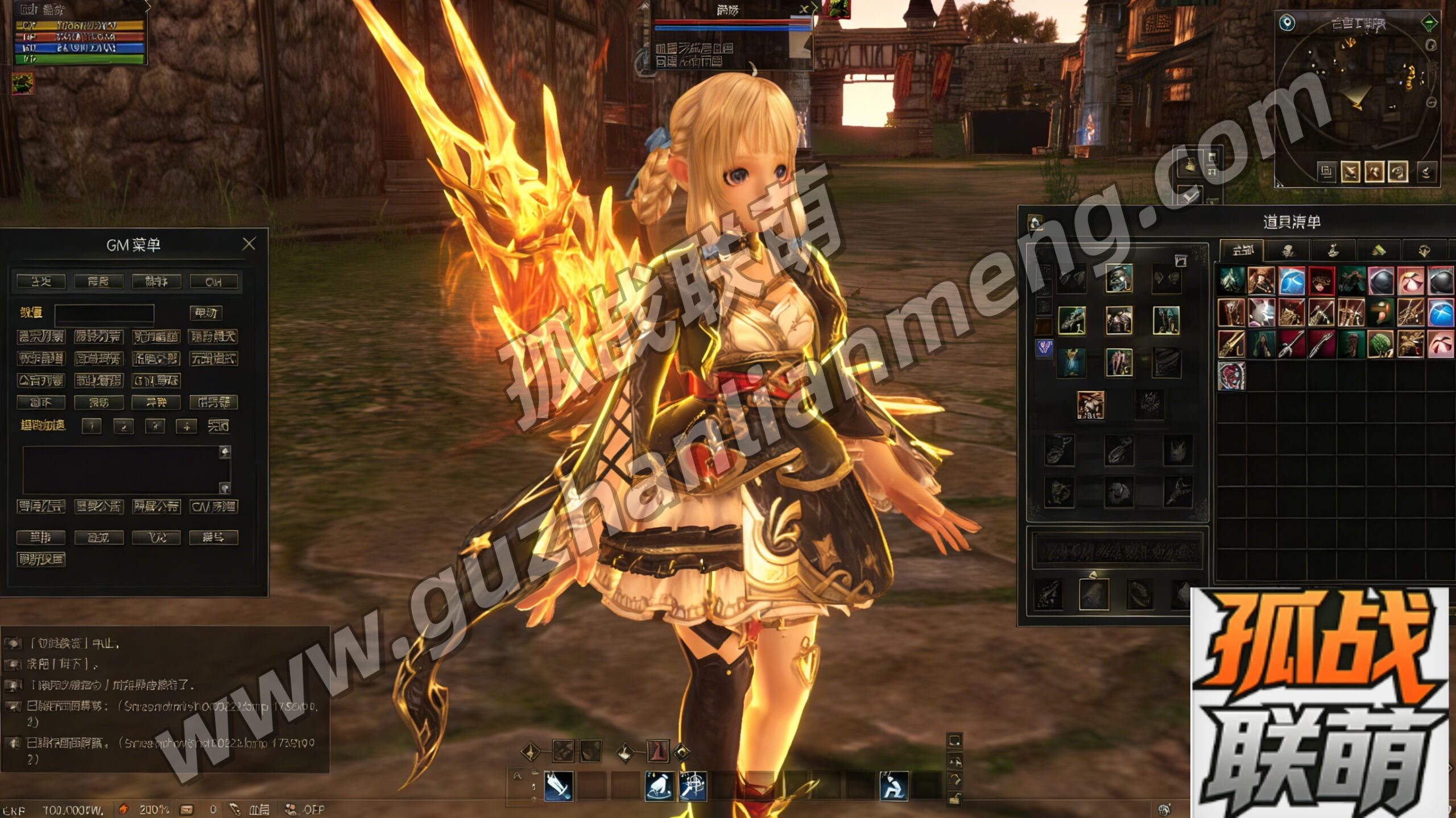Viewport: 1456px width, 818px height.
Task: Toggle the padlock icon beside the hotbar
Action: [955, 799]
